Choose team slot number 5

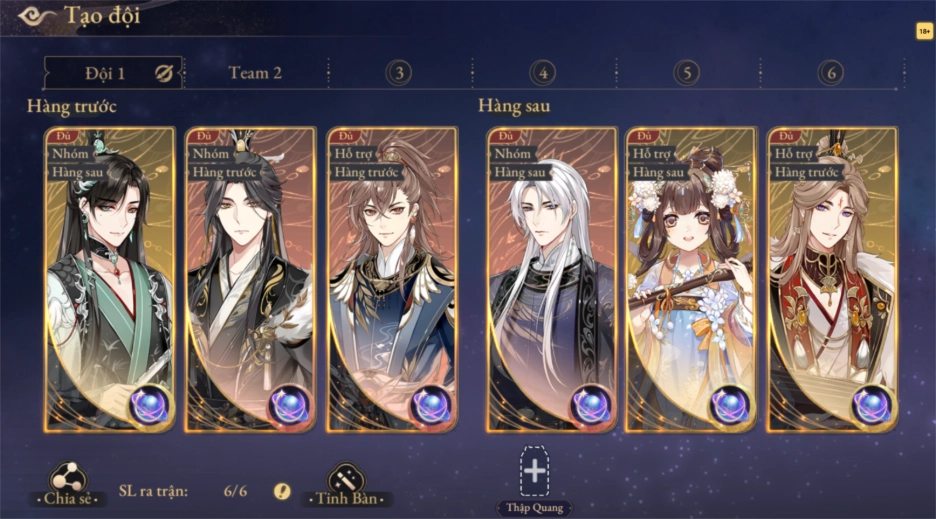tap(686, 73)
